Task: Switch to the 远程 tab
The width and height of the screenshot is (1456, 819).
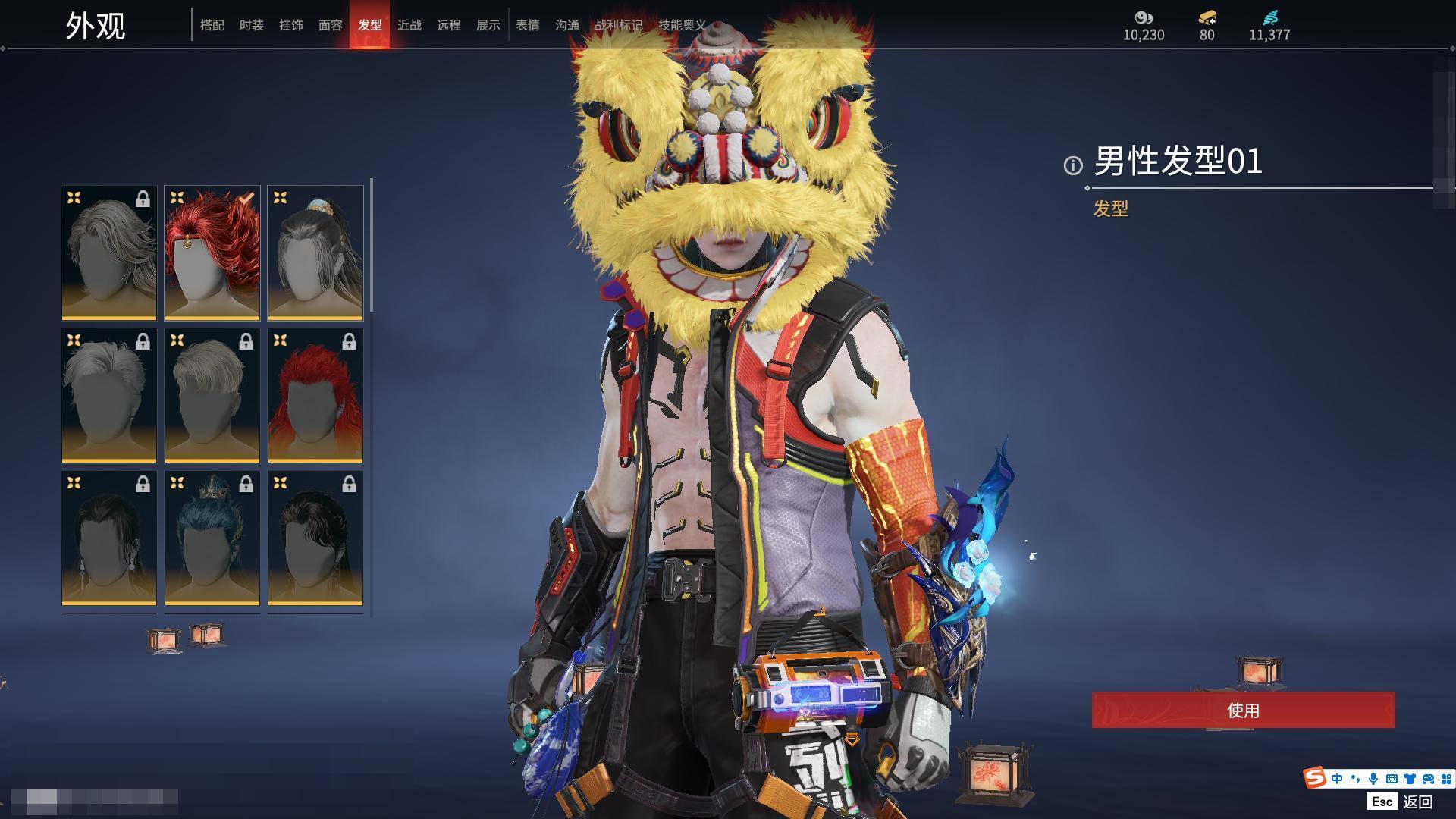Action: pos(449,25)
